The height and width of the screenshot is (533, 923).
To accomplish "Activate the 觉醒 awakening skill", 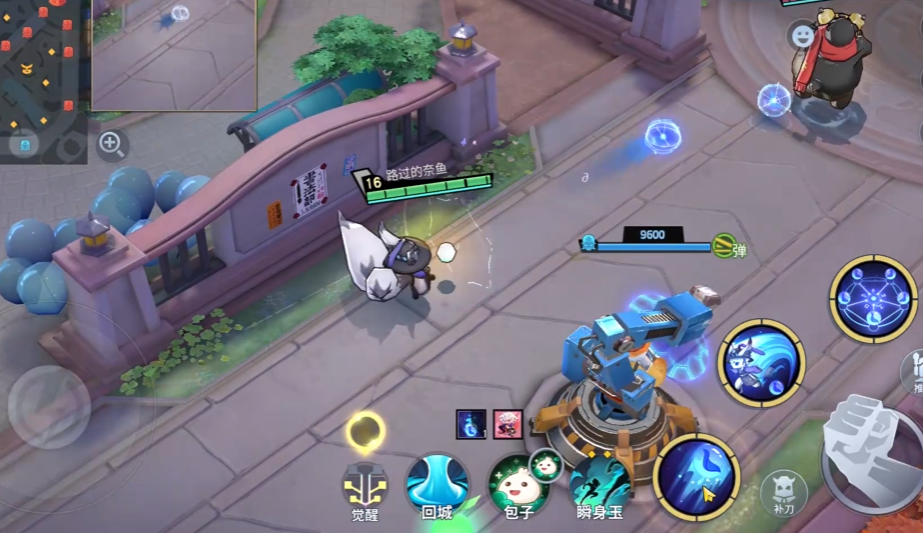I will (365, 486).
